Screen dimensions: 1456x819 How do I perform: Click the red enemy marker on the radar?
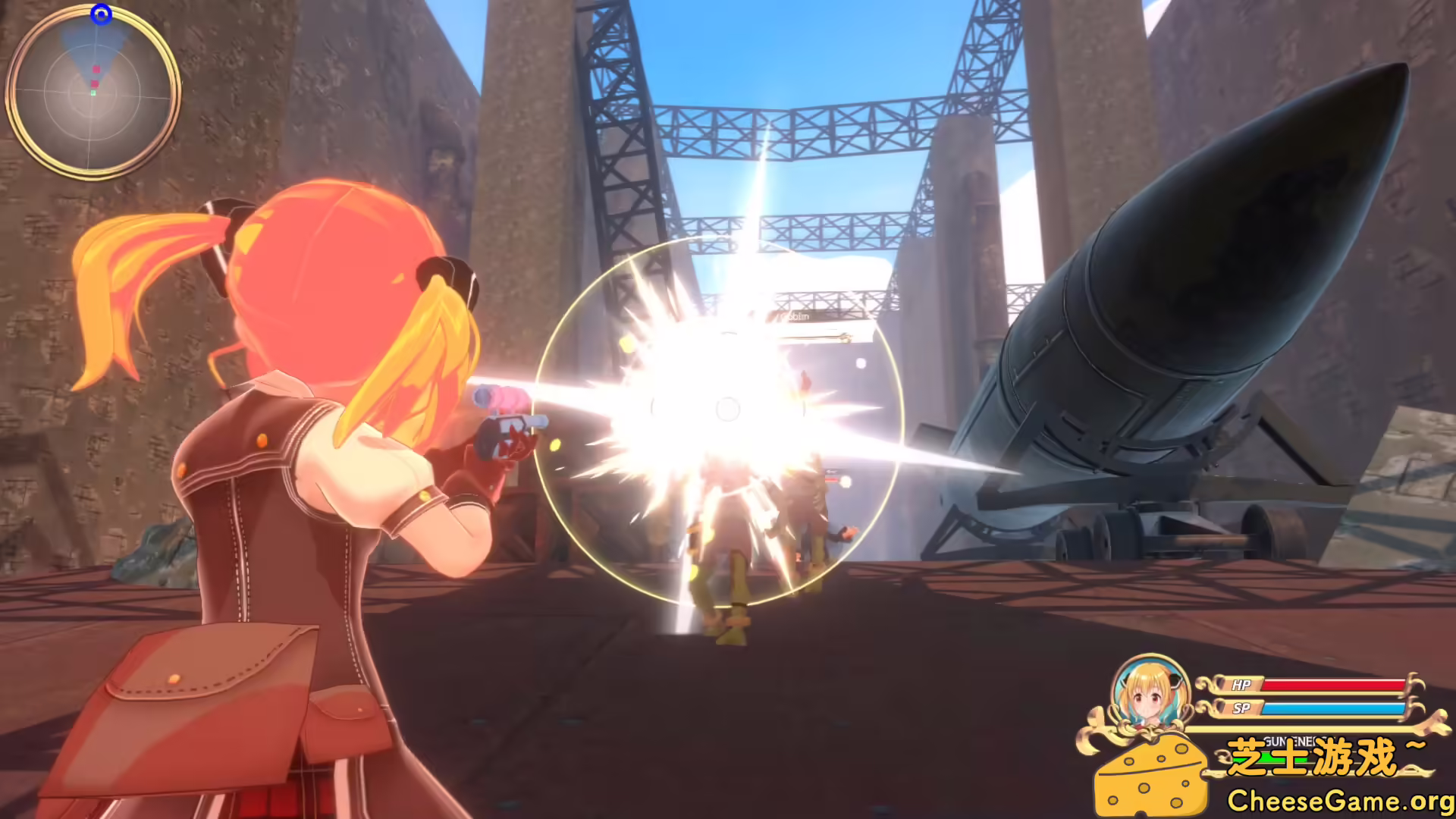[x=95, y=83]
